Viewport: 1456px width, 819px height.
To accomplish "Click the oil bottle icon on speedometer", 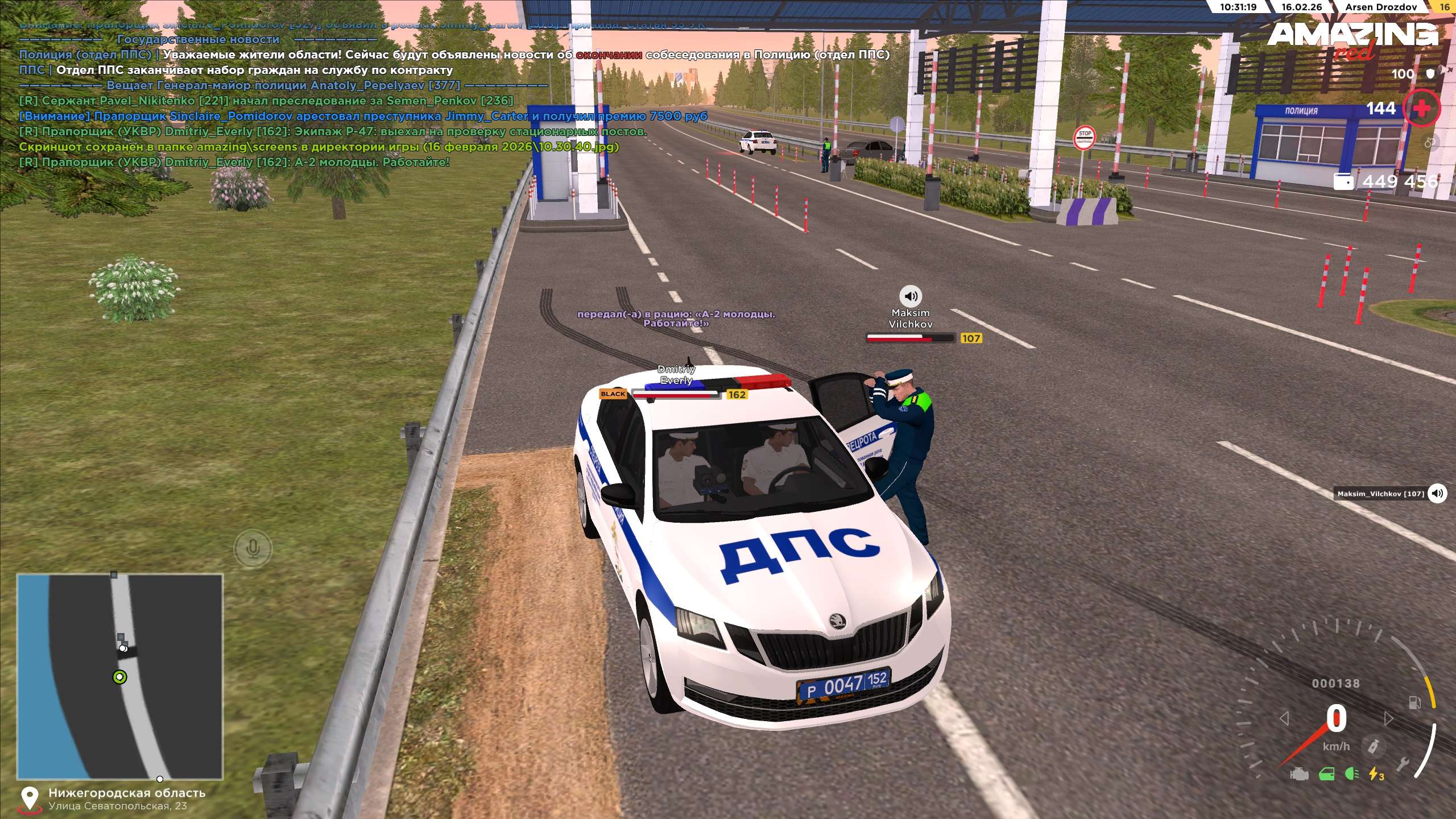I will coord(1374,746).
